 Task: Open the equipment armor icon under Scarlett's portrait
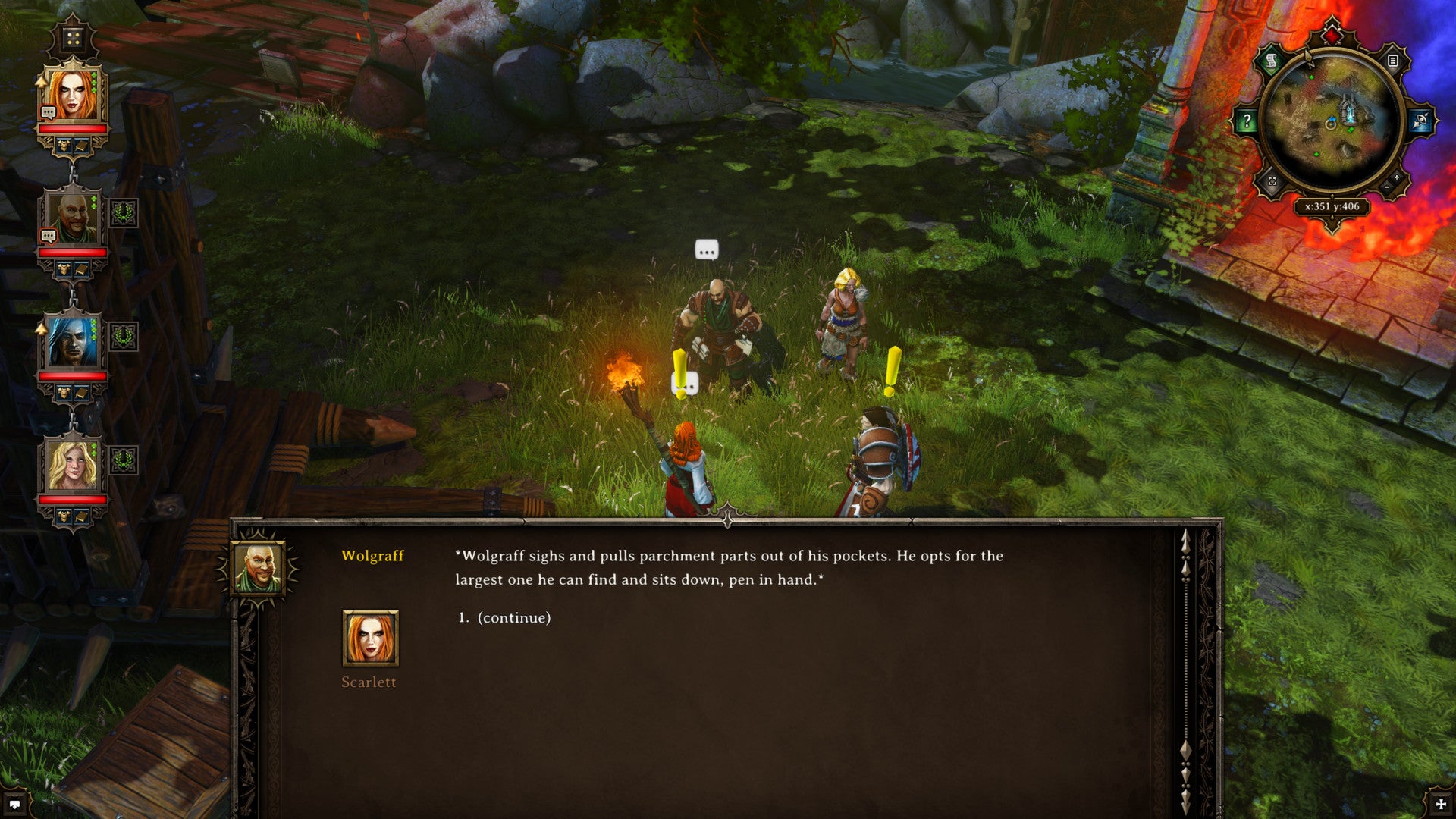point(64,145)
